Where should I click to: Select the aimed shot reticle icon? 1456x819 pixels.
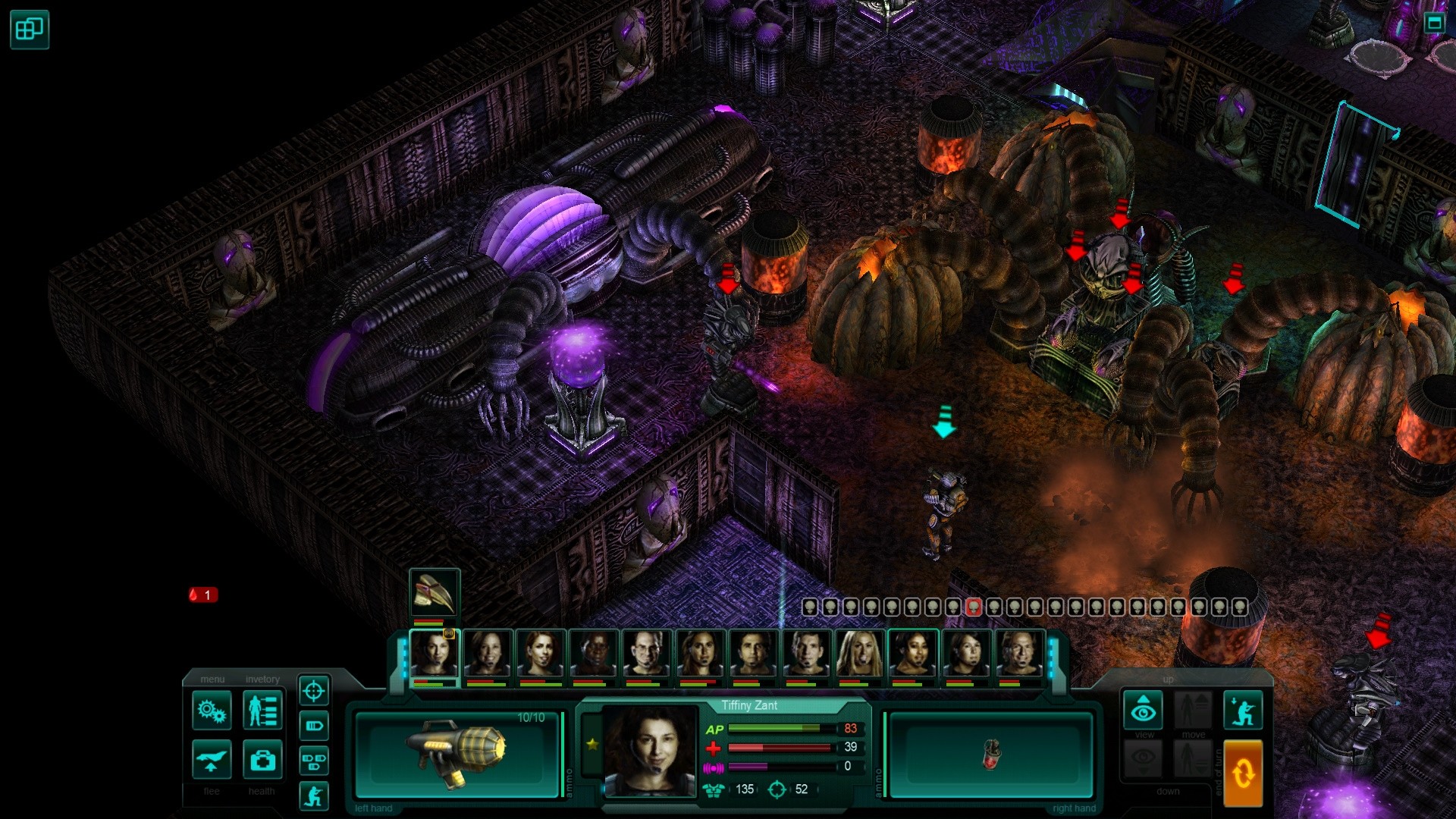[313, 691]
